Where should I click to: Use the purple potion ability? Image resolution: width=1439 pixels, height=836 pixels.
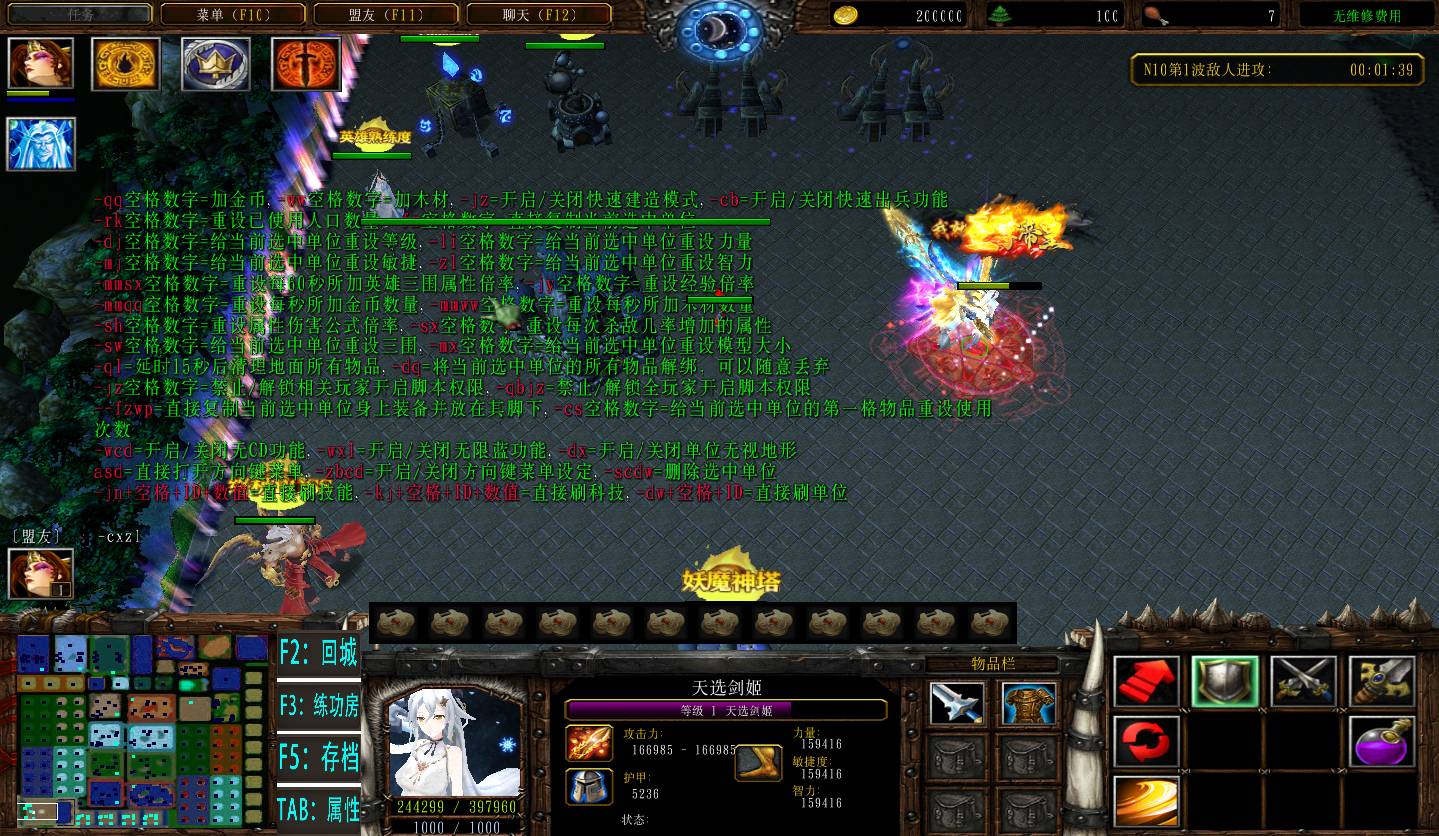tap(1381, 742)
